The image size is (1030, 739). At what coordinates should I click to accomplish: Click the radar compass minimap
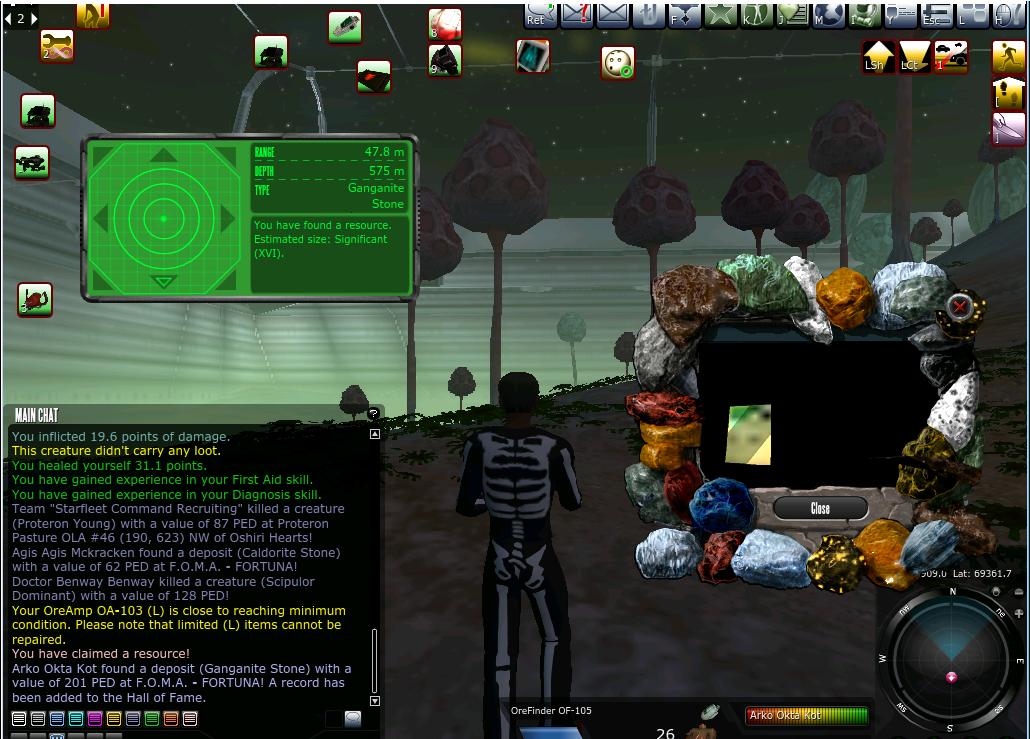tap(951, 659)
